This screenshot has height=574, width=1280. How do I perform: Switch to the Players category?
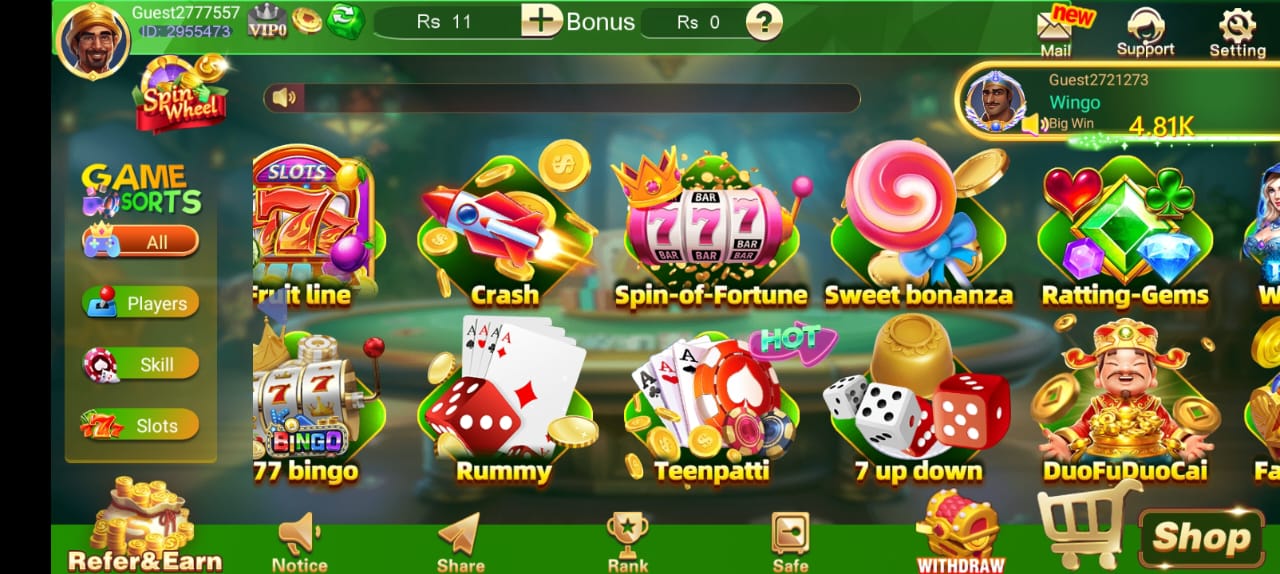pyautogui.click(x=141, y=303)
